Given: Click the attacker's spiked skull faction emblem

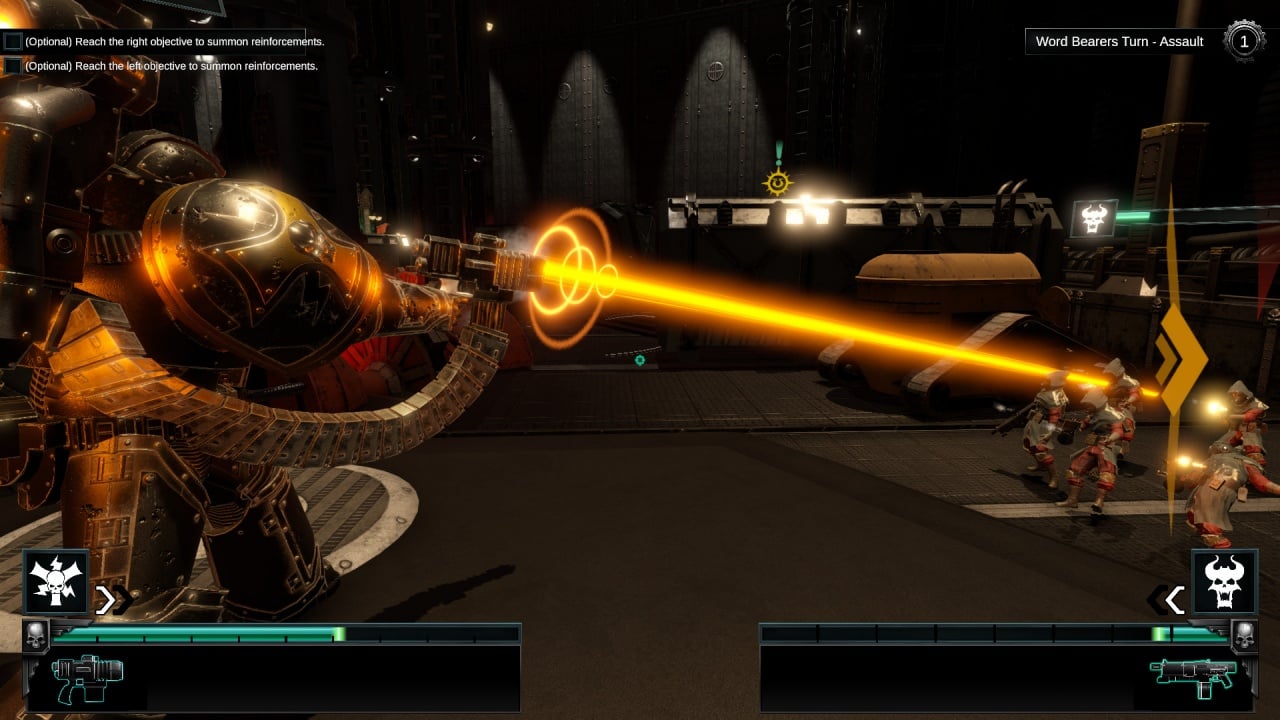Looking at the screenshot, I should pyautogui.click(x=56, y=582).
